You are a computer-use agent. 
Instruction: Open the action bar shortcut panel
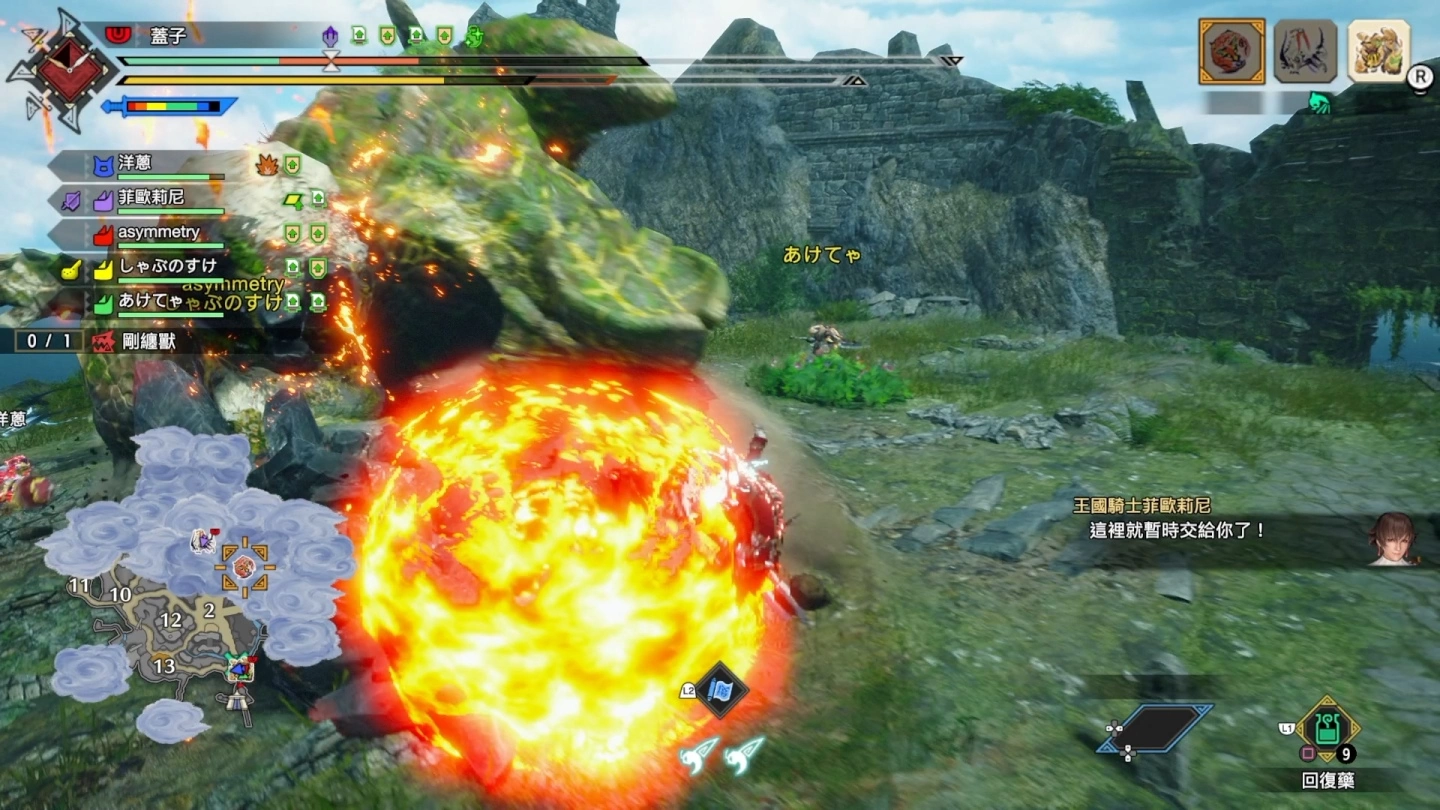click(1155, 728)
